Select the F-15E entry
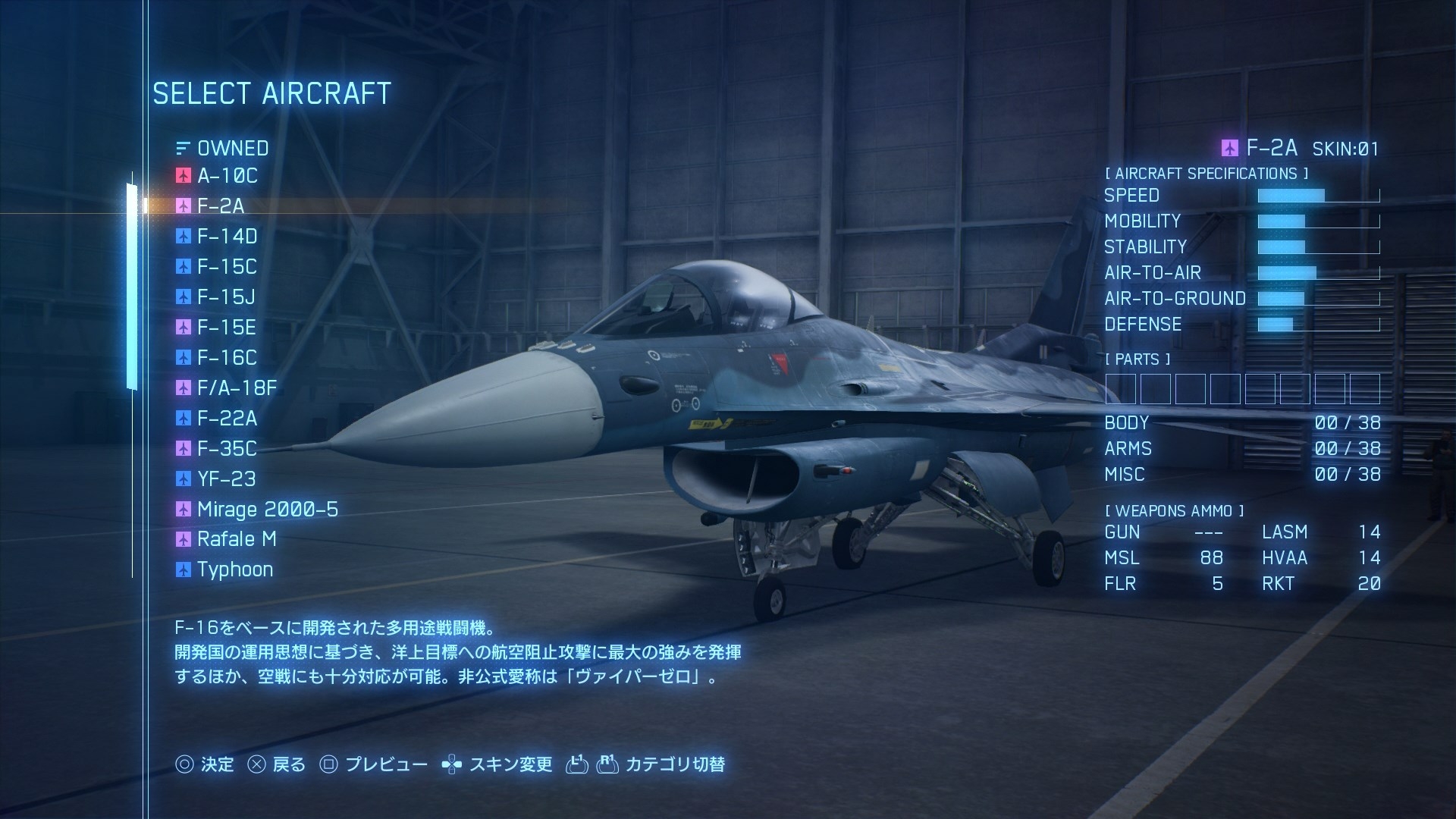1456x819 pixels. pyautogui.click(x=226, y=328)
